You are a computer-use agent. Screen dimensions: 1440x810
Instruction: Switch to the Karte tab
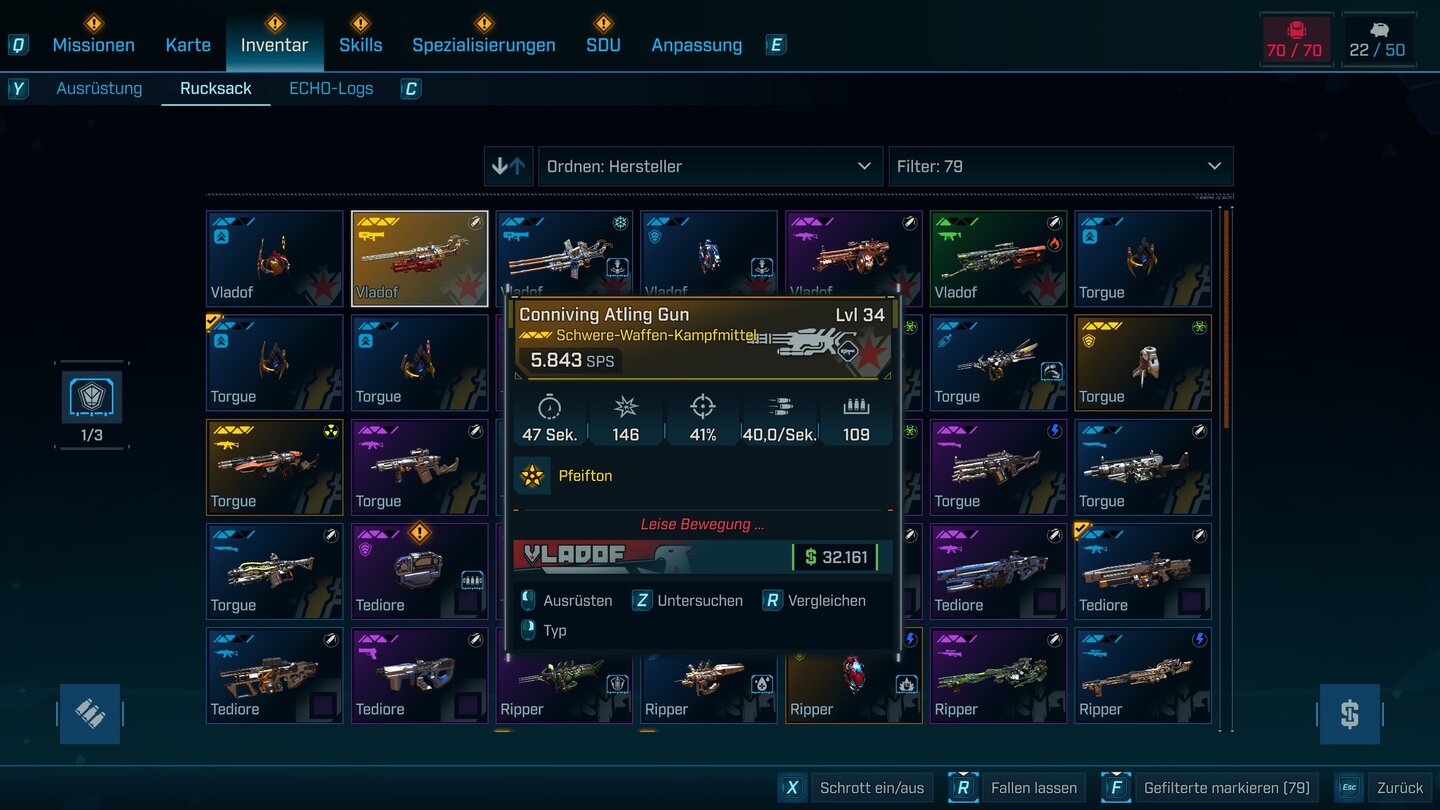point(188,45)
